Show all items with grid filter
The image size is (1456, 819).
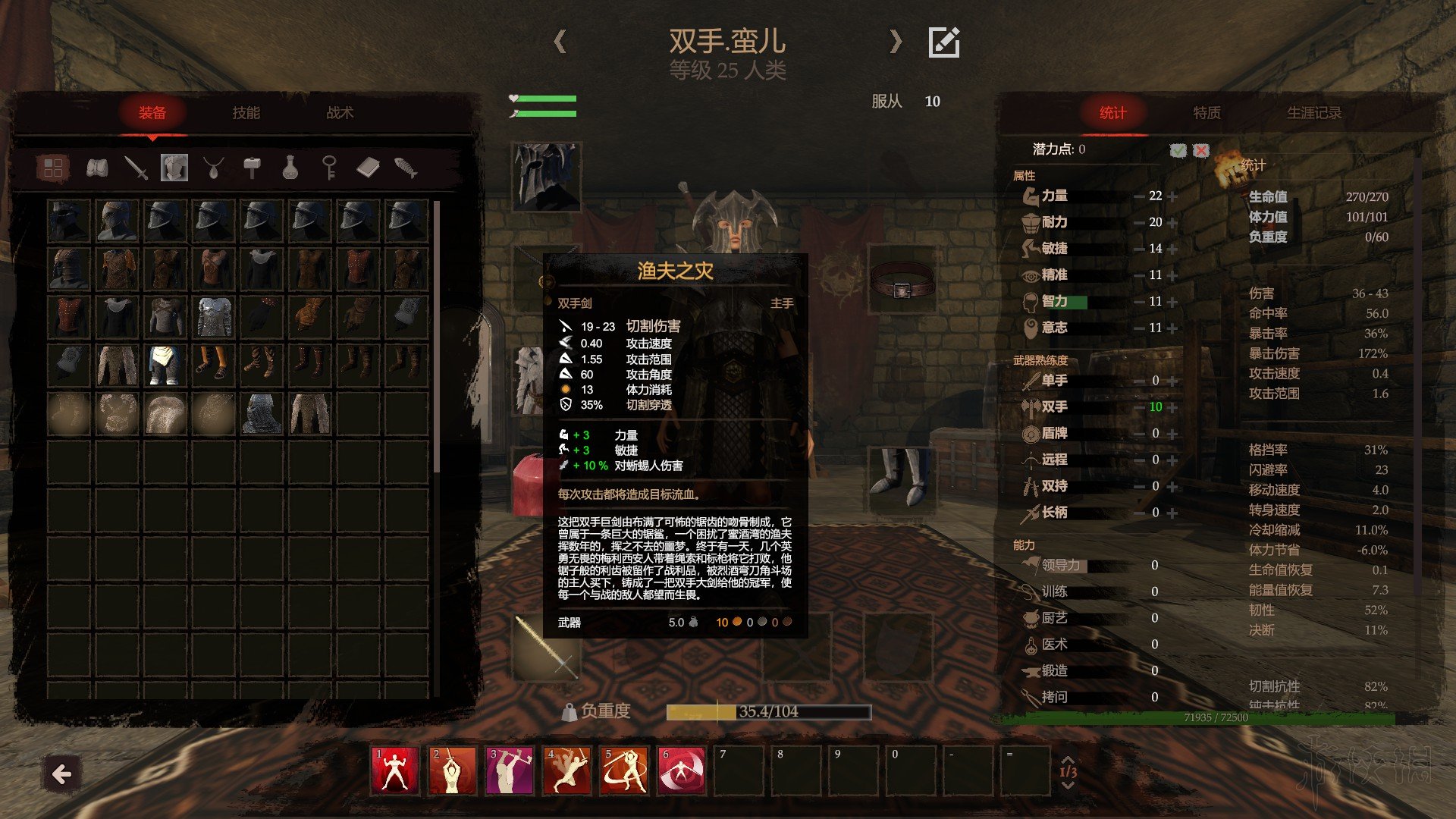pos(53,168)
